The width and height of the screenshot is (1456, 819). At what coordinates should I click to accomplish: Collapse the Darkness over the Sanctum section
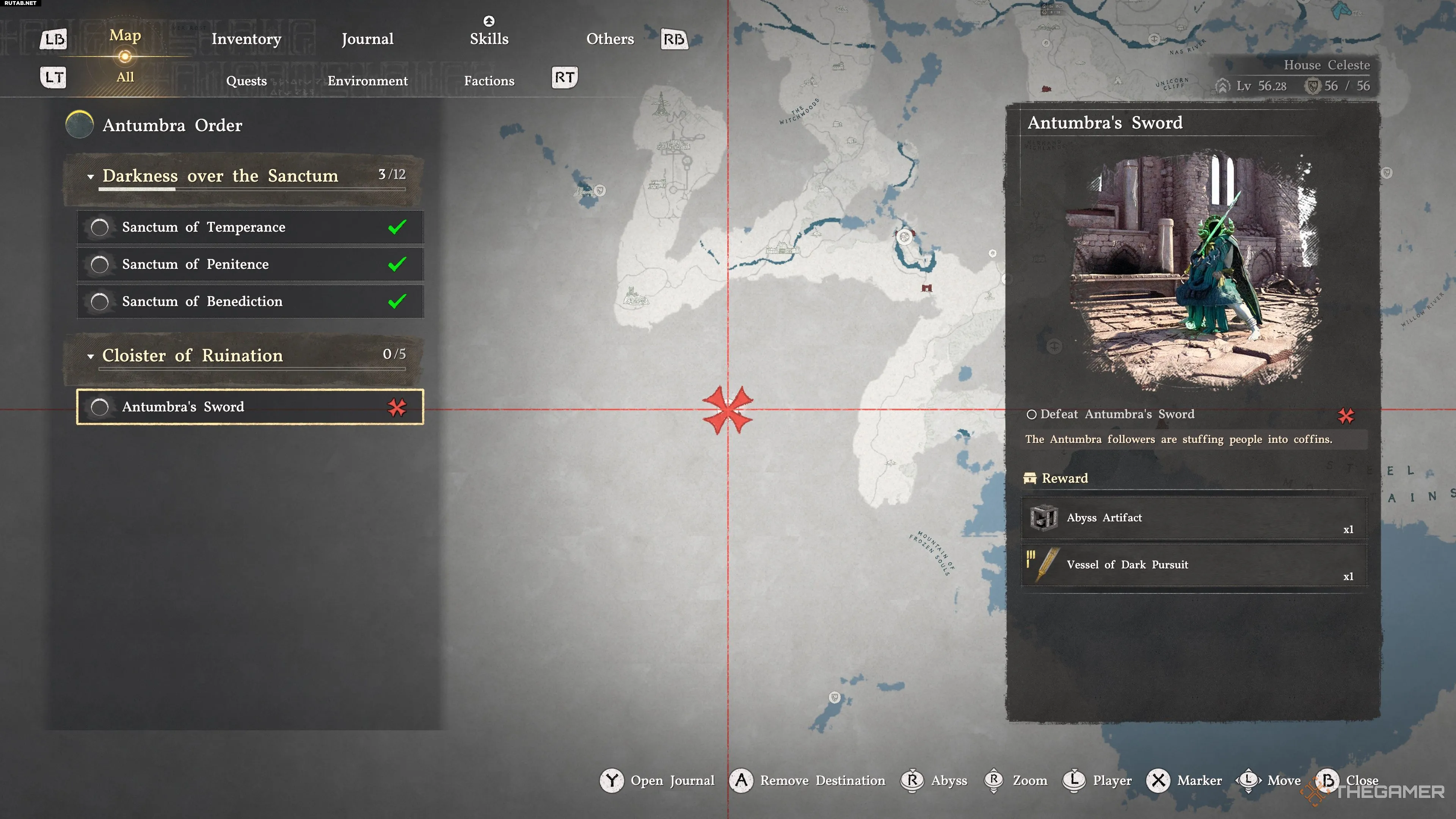[x=91, y=177]
